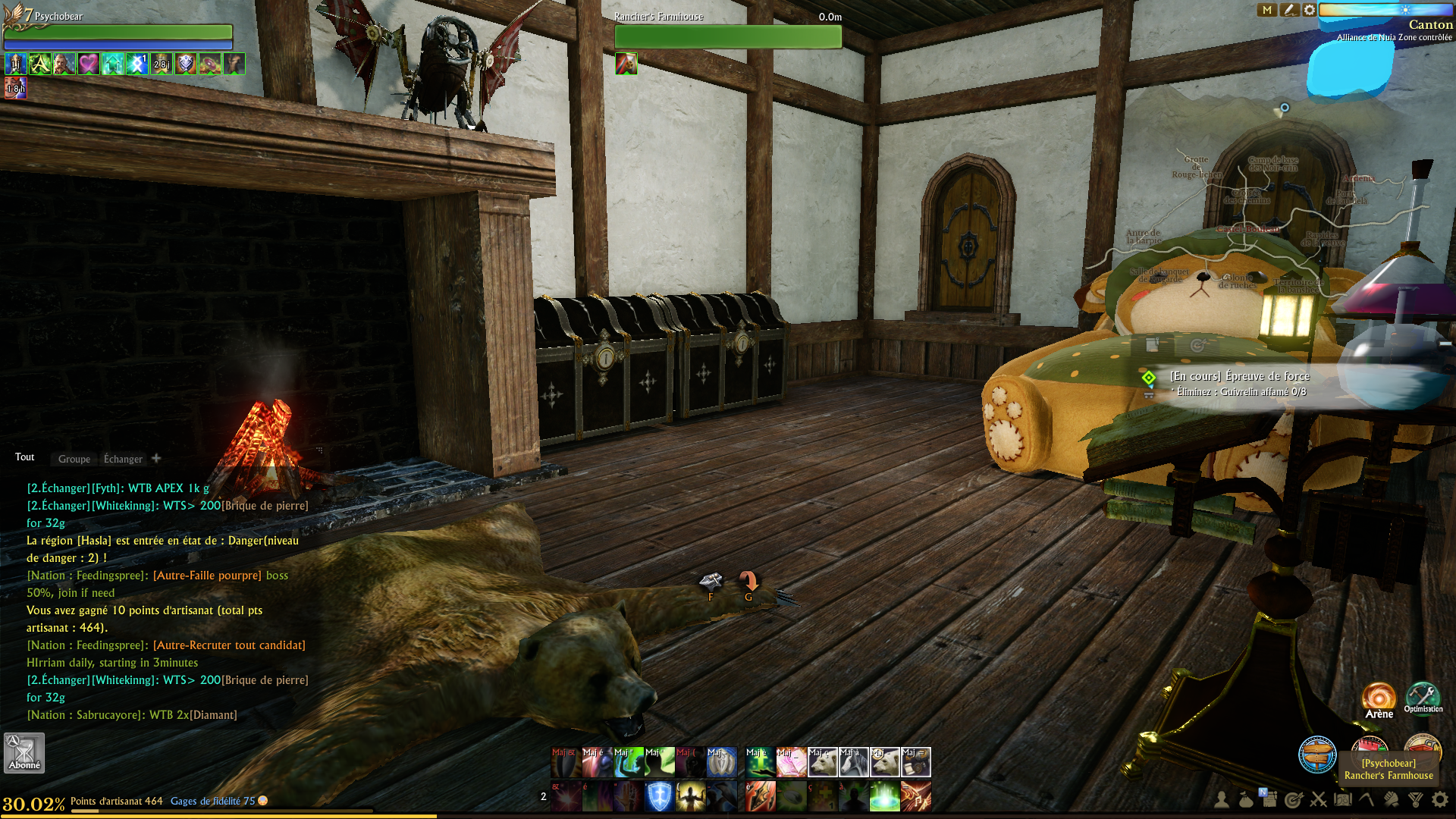The image size is (1456, 819).
Task: Select the Tout chat tab
Action: click(x=25, y=457)
